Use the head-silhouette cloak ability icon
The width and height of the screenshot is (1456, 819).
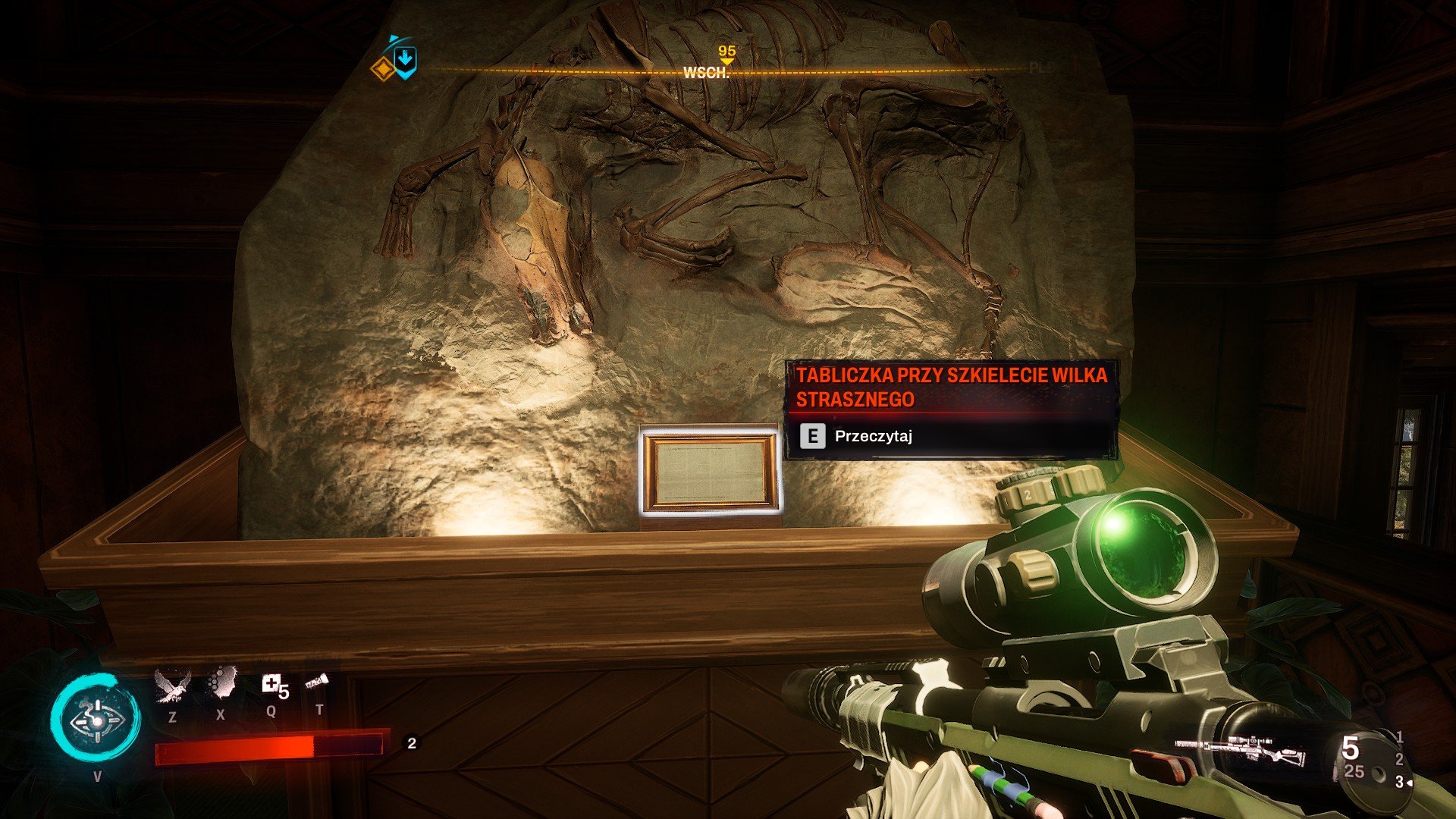click(x=221, y=683)
